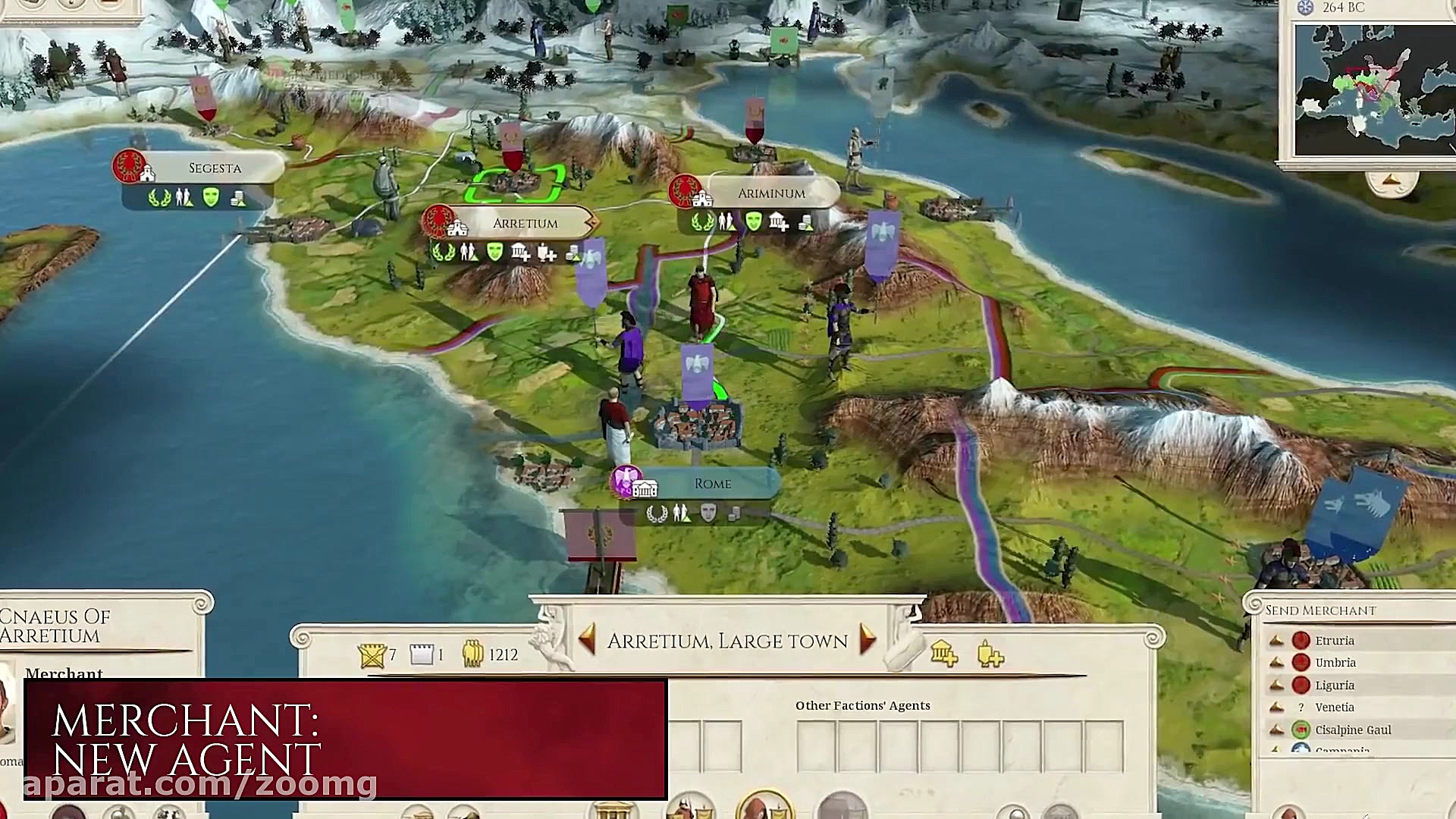Select the Ariminum settlement label
Viewport: 1456px width, 819px height.
(x=770, y=194)
